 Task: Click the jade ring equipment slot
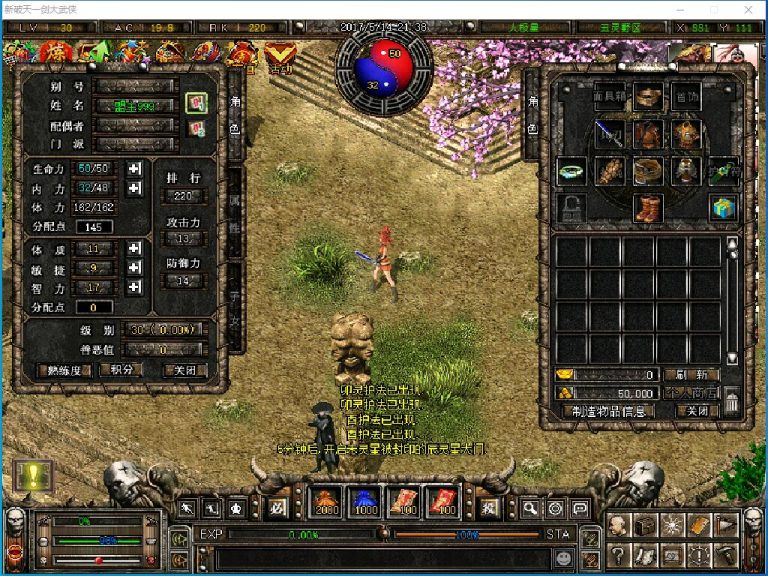point(572,171)
